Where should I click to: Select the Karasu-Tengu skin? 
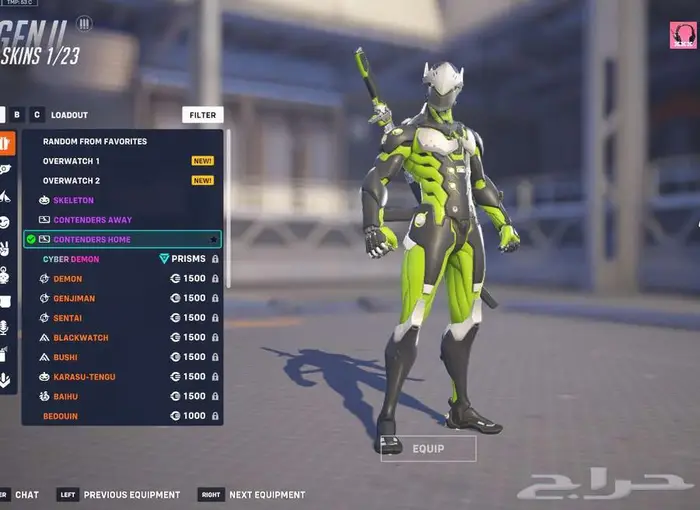tap(84, 377)
